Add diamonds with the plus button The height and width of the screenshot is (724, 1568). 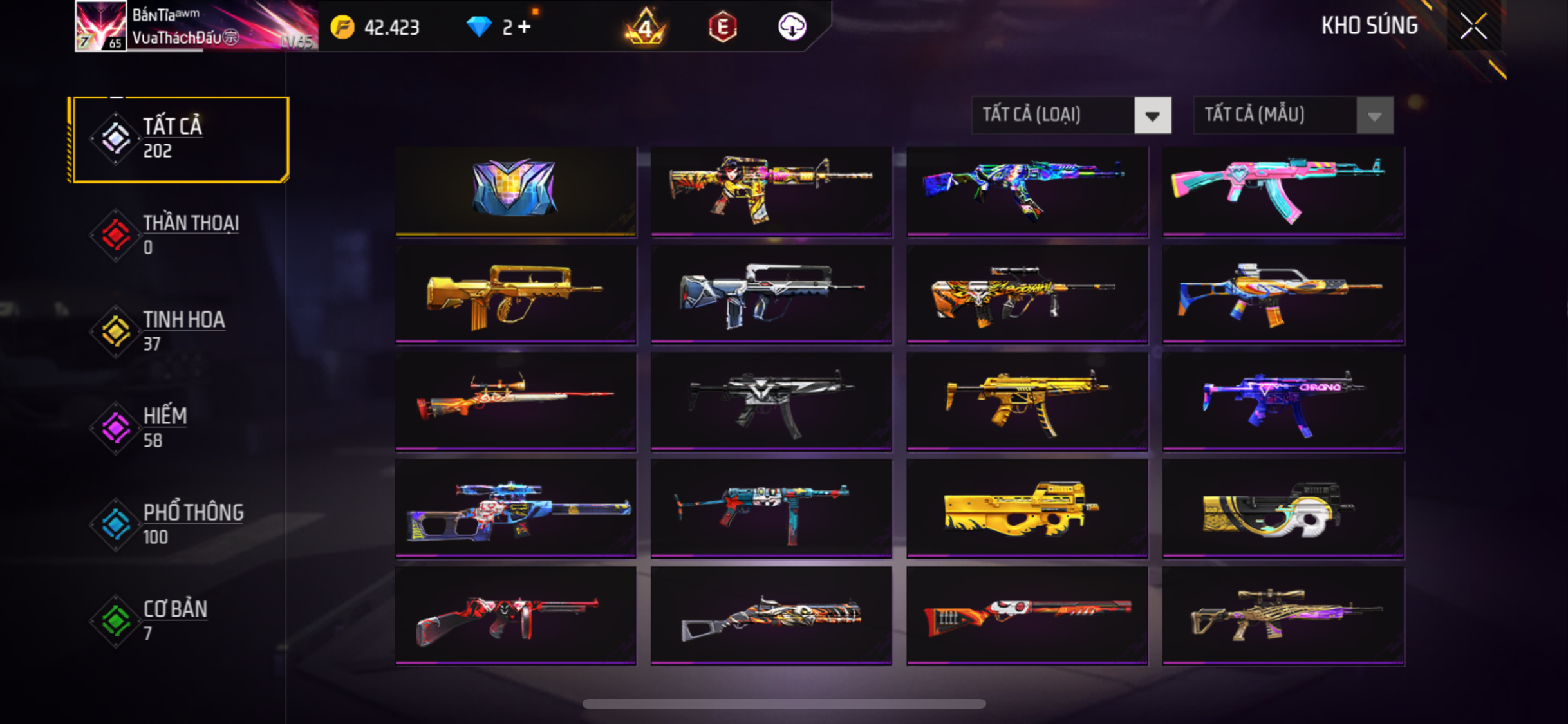click(x=525, y=27)
